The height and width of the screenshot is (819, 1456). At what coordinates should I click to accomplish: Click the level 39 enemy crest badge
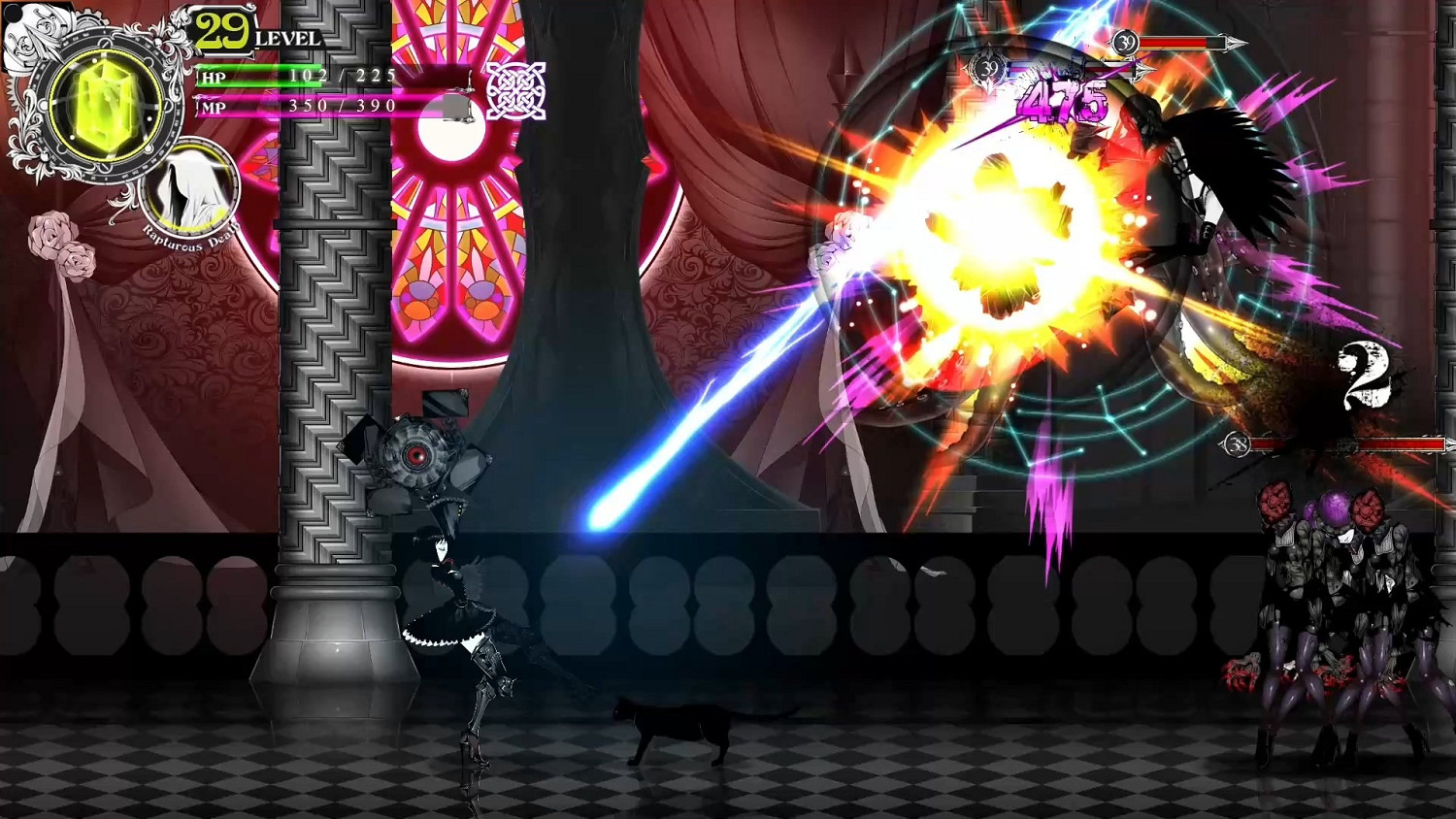tap(988, 68)
